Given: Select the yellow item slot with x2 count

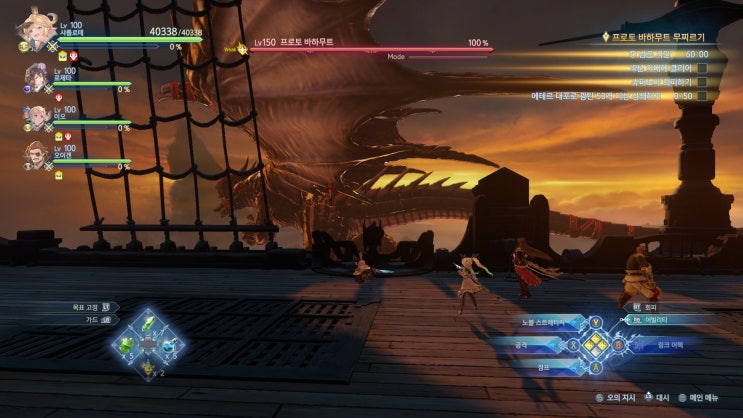Looking at the screenshot, I should pyautogui.click(x=147, y=366).
